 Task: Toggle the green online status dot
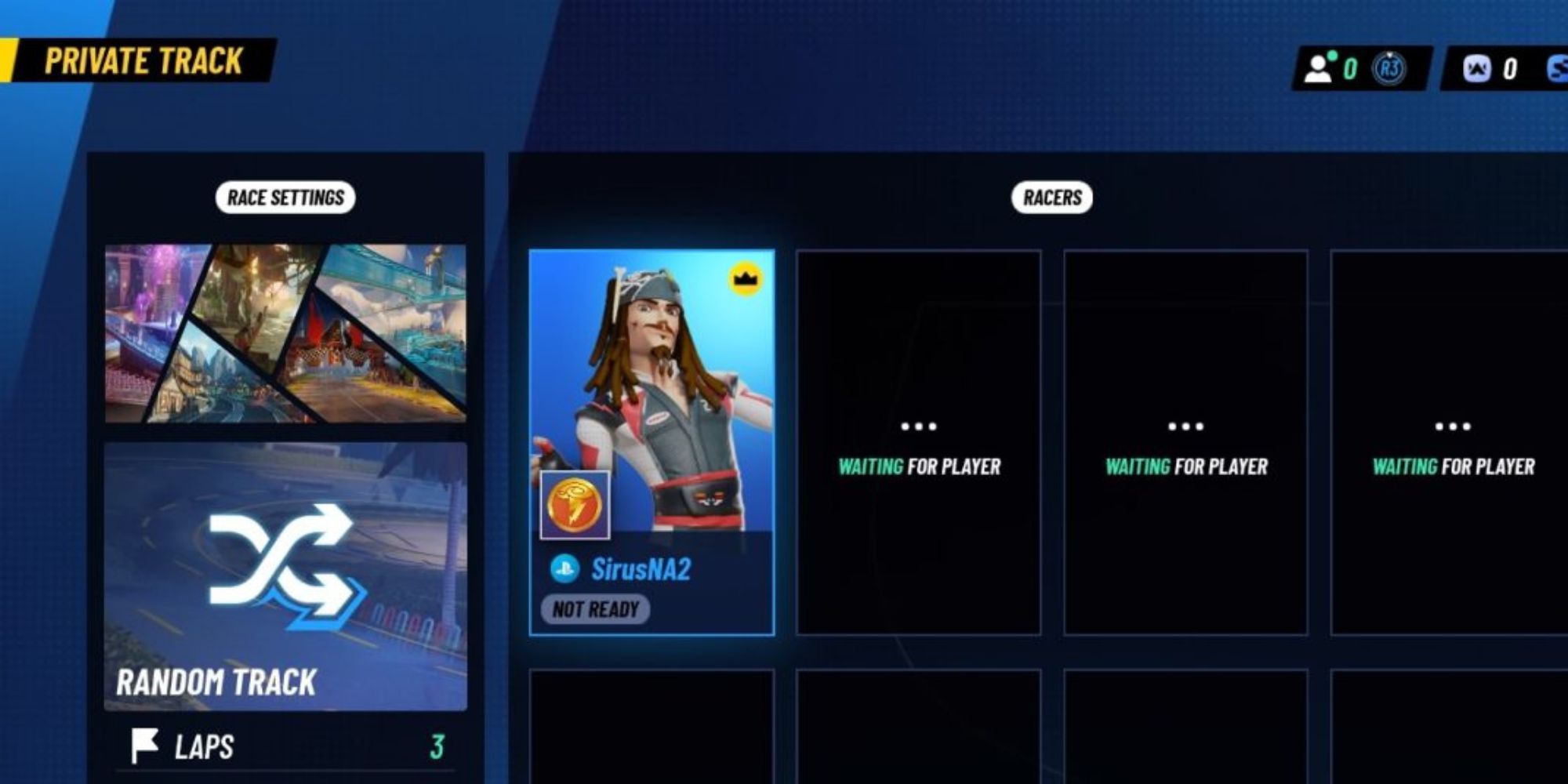[x=1333, y=56]
